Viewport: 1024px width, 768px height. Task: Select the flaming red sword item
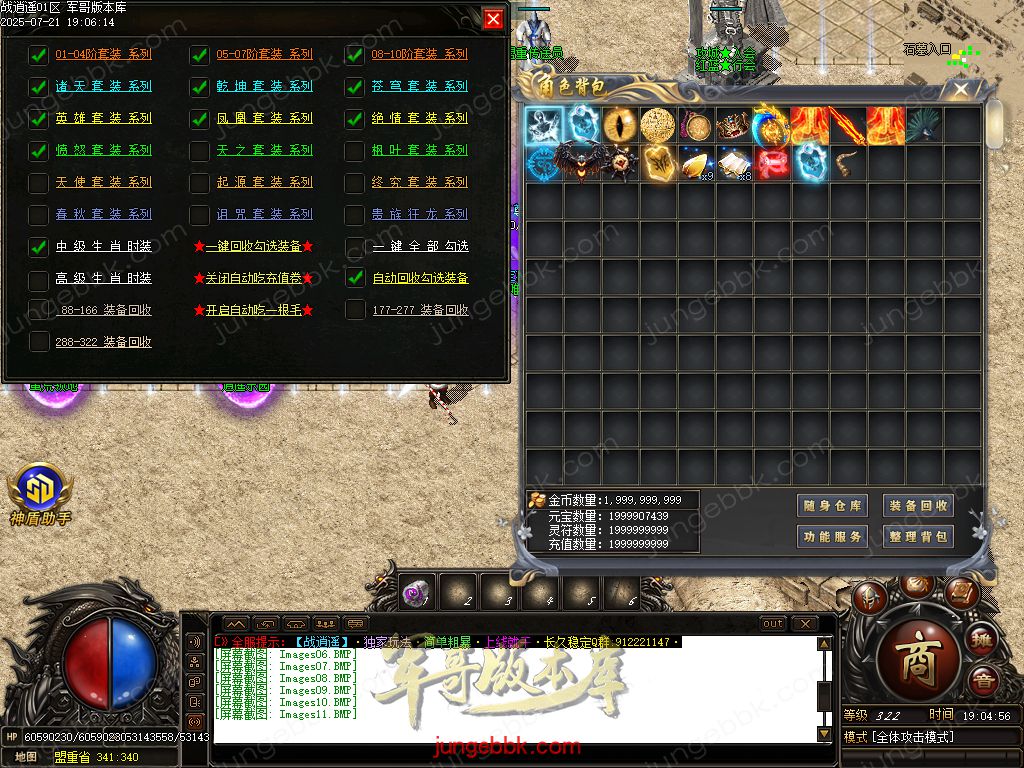tap(846, 125)
